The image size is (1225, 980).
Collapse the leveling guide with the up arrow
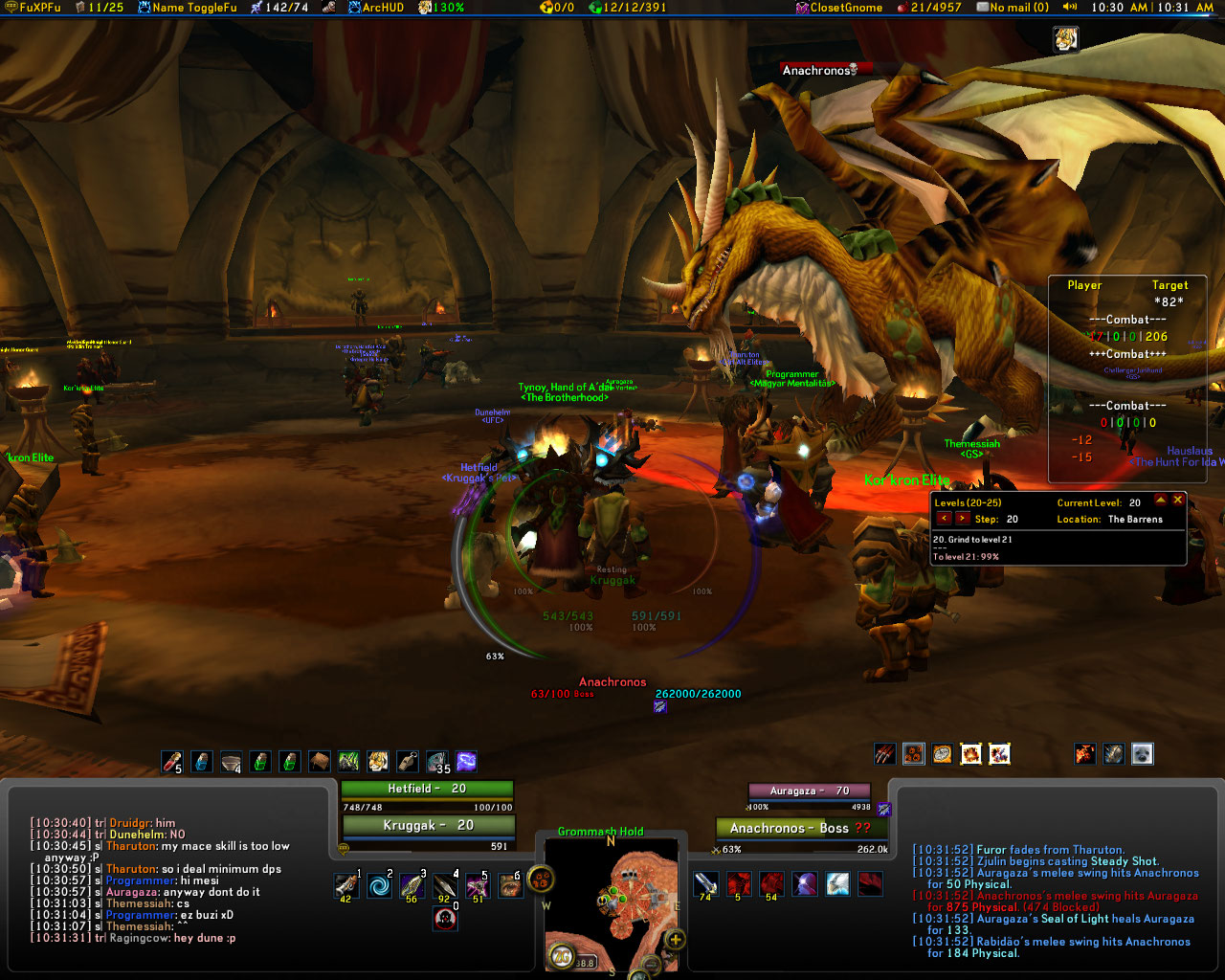(1161, 500)
